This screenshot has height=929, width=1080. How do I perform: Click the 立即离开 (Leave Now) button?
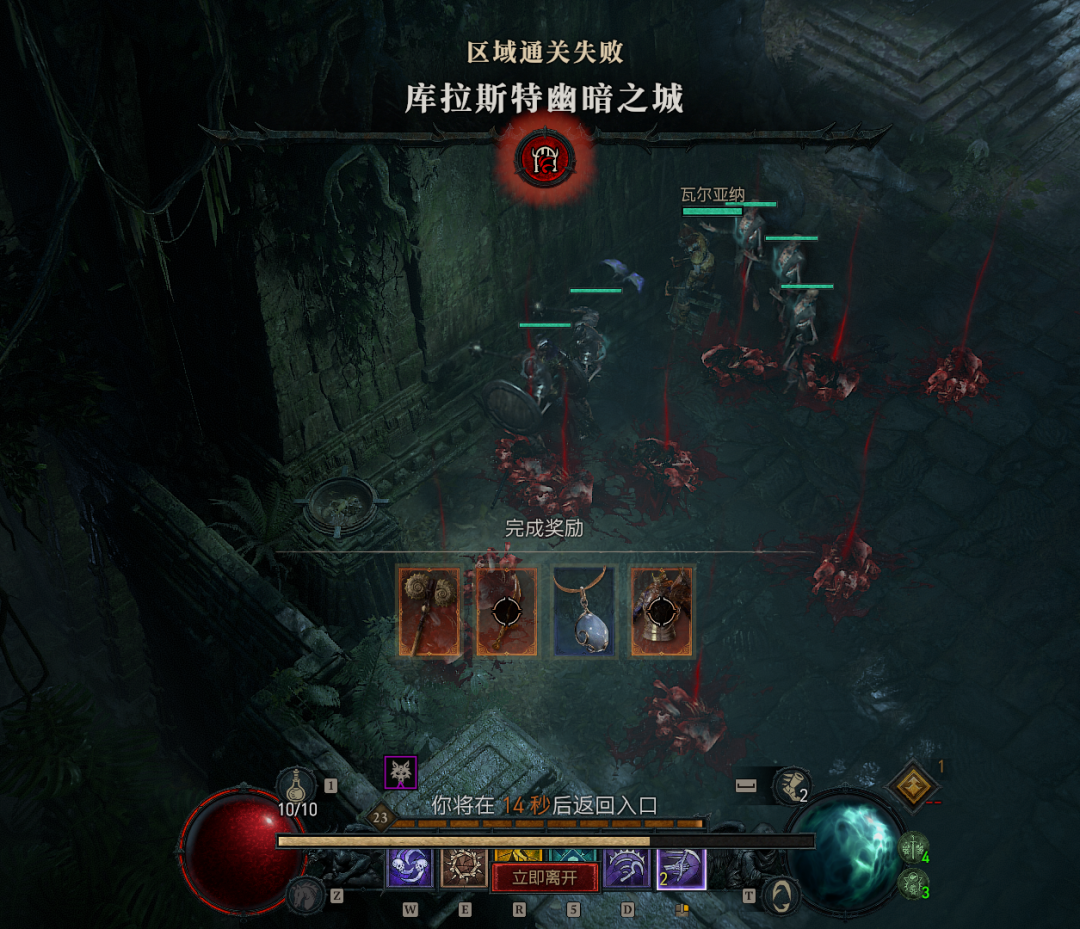click(x=545, y=878)
